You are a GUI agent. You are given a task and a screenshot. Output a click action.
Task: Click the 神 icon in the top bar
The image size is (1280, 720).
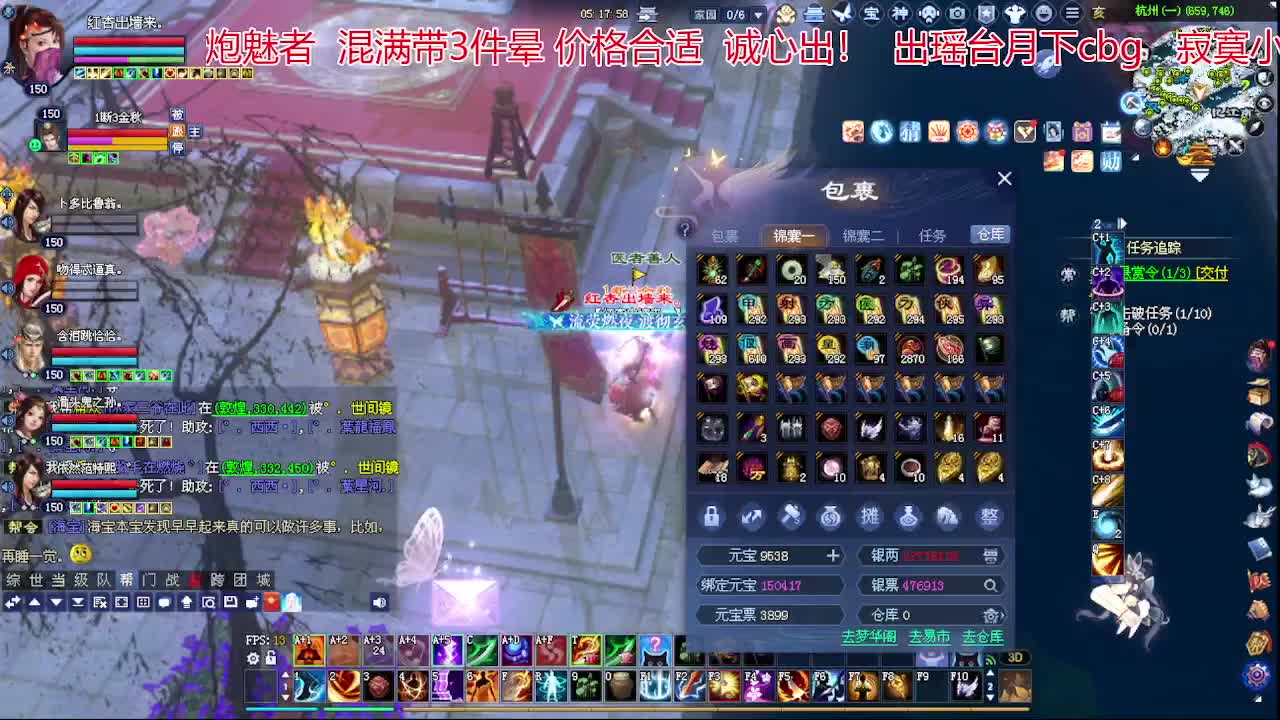tap(899, 14)
